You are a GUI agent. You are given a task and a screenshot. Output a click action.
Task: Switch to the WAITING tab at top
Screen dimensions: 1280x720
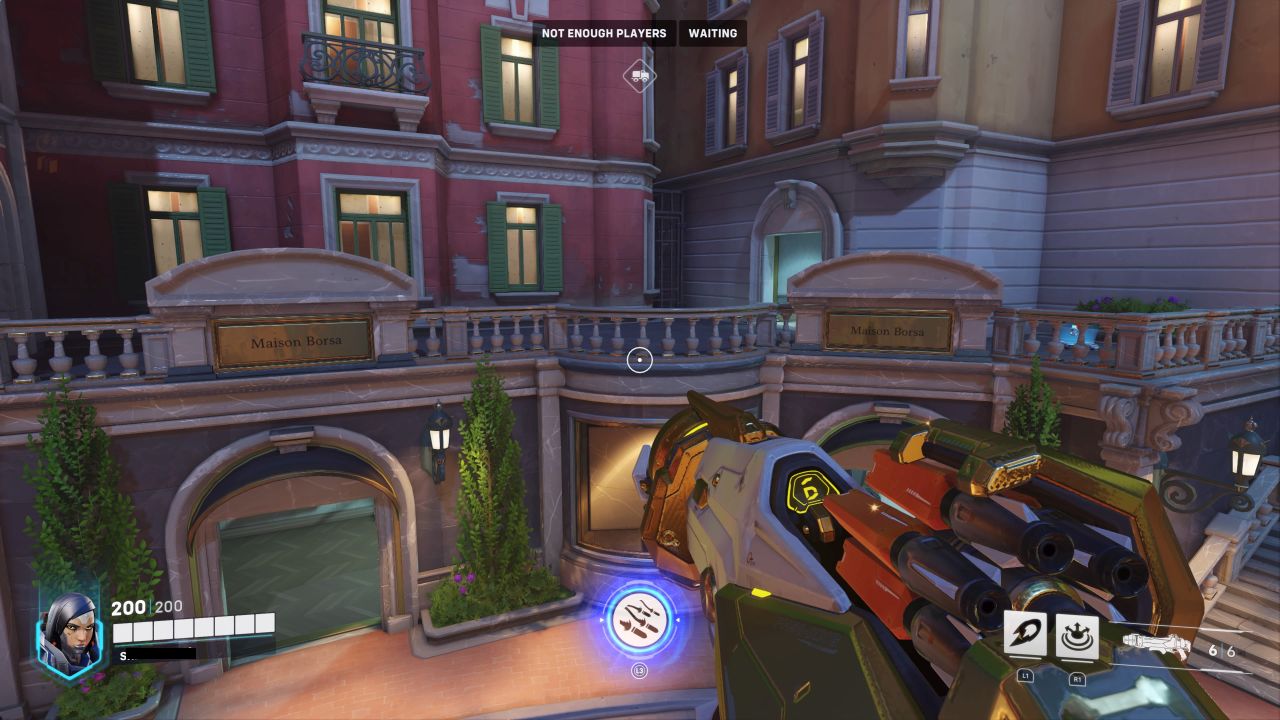tap(710, 33)
